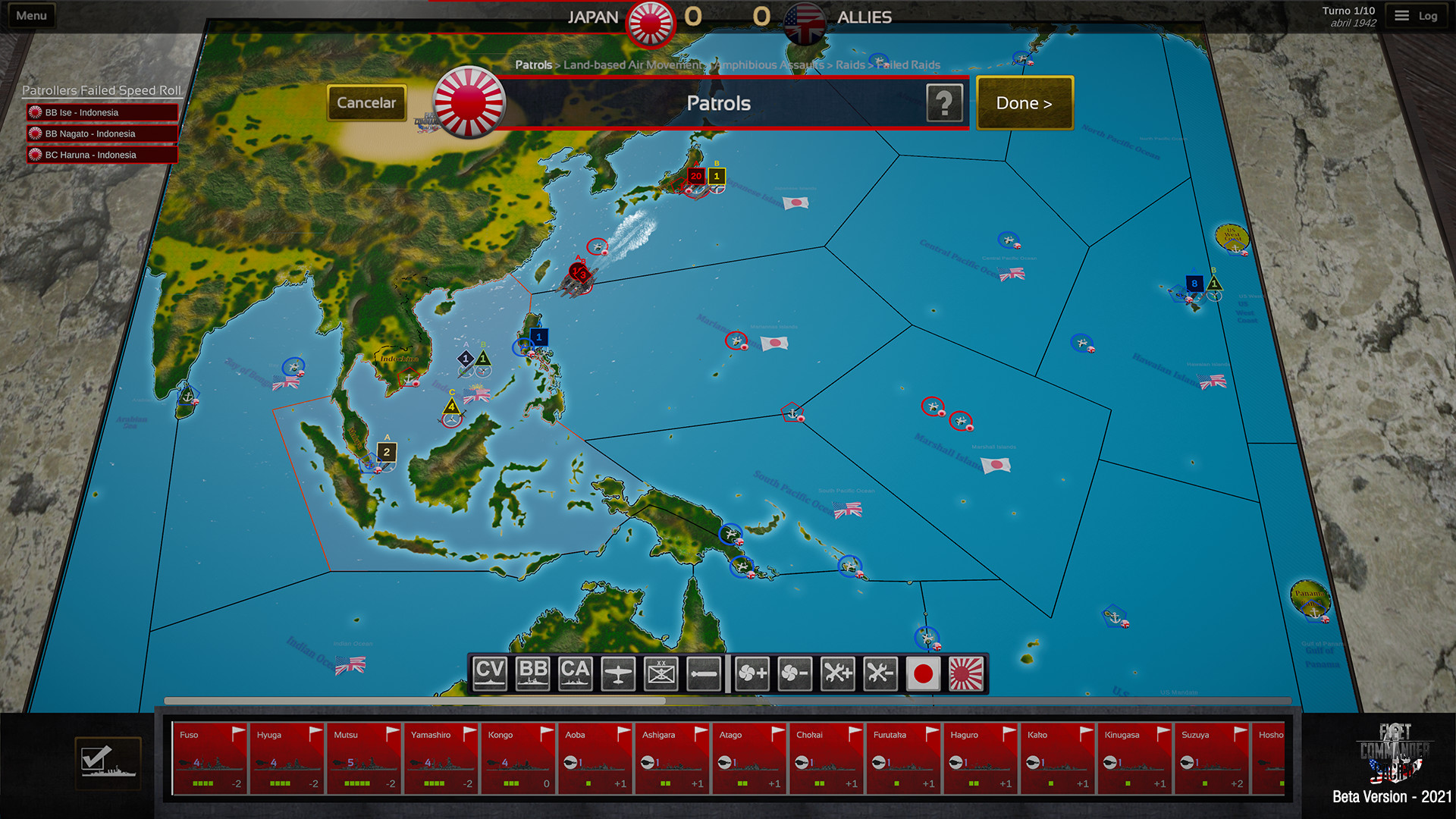Screen dimensions: 1456x819
Task: Click the propeller plus speed icon
Action: (752, 672)
